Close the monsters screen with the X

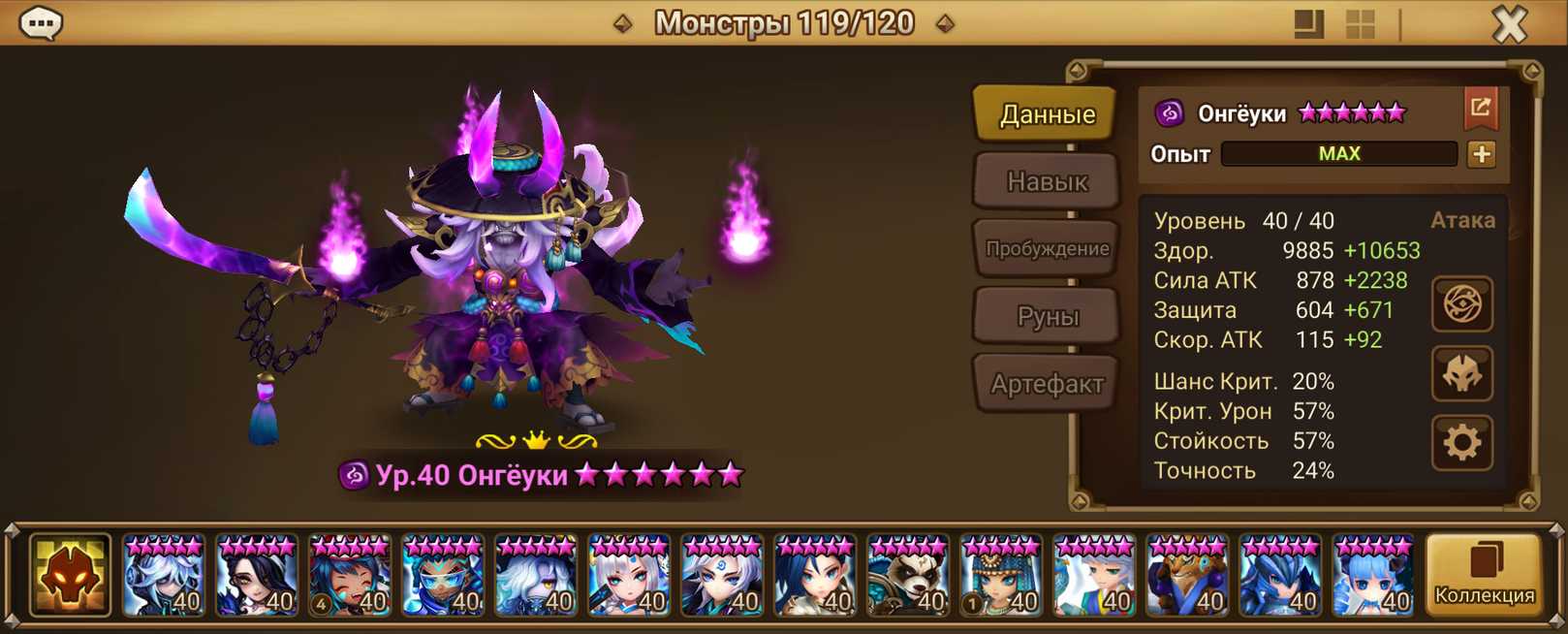point(1509,24)
